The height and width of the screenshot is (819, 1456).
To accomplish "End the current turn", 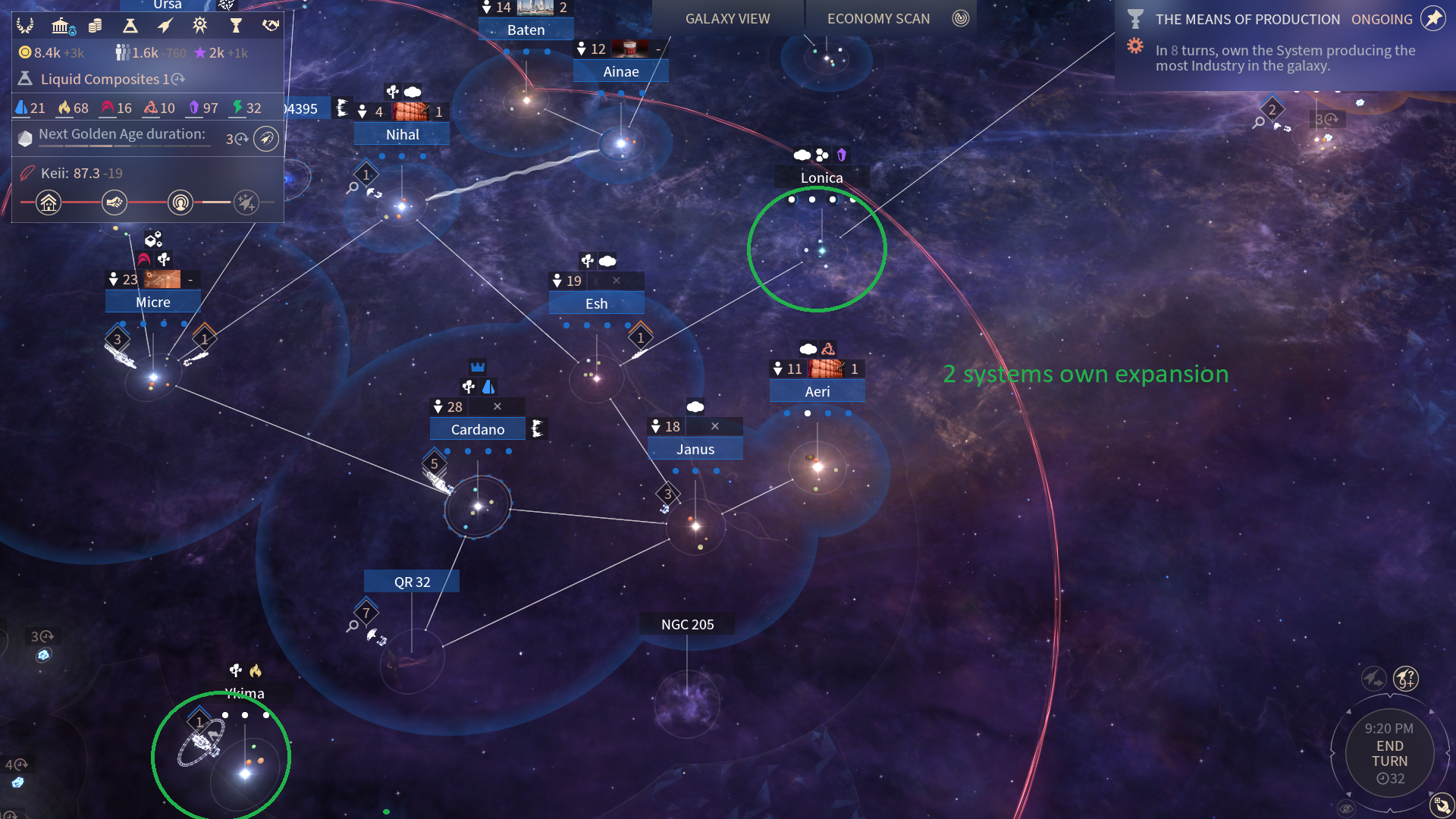I will point(1389,753).
